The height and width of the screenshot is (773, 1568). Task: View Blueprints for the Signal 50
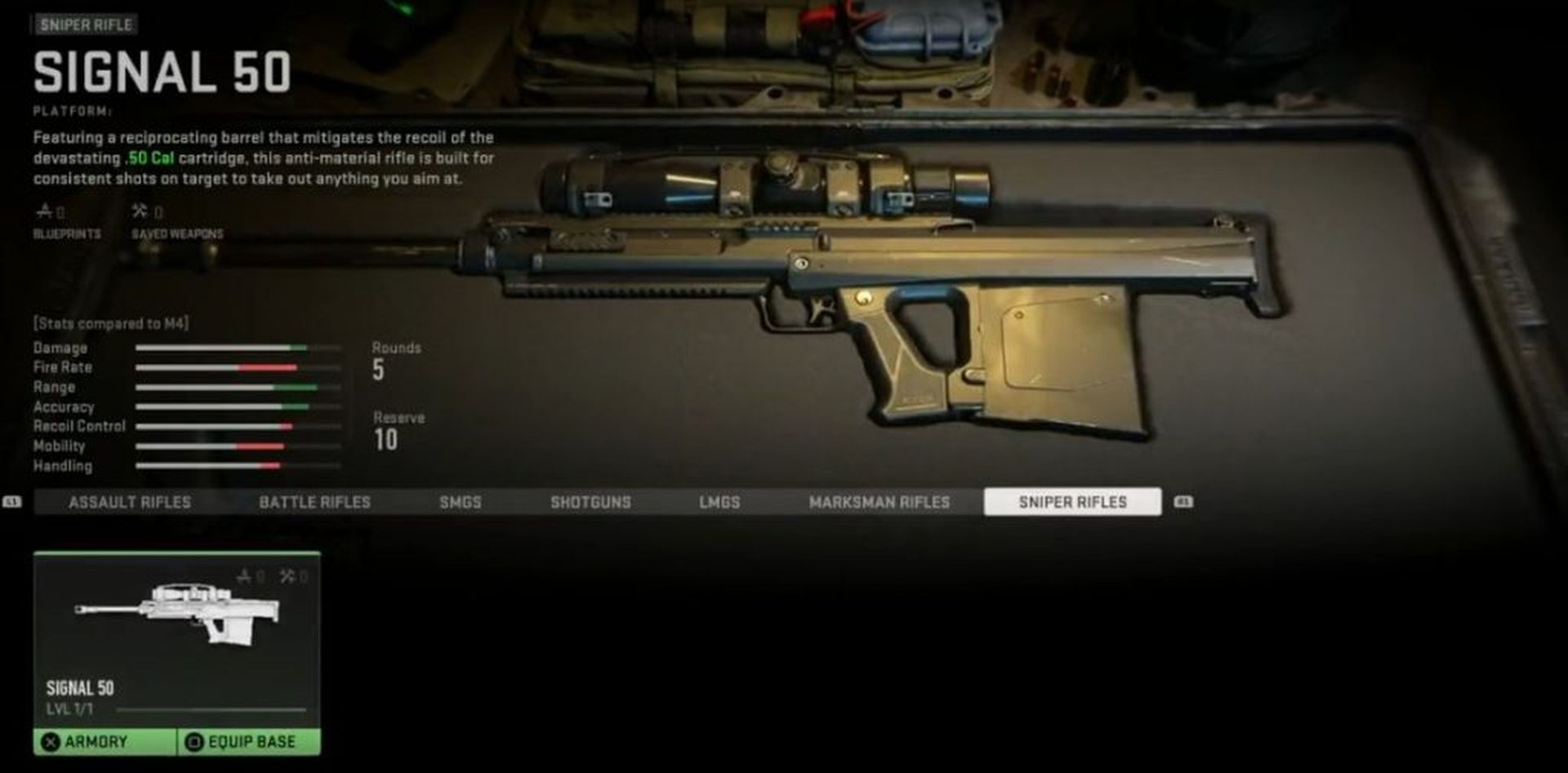[x=66, y=222]
